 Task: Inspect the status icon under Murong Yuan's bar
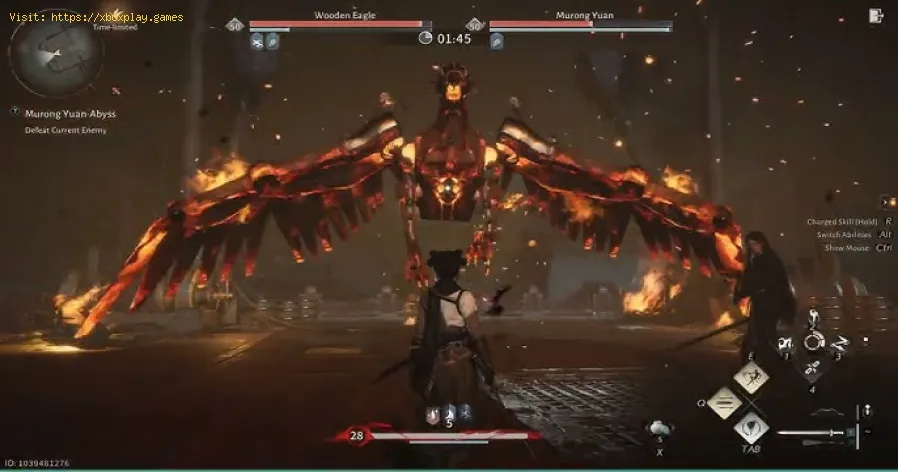click(x=497, y=41)
